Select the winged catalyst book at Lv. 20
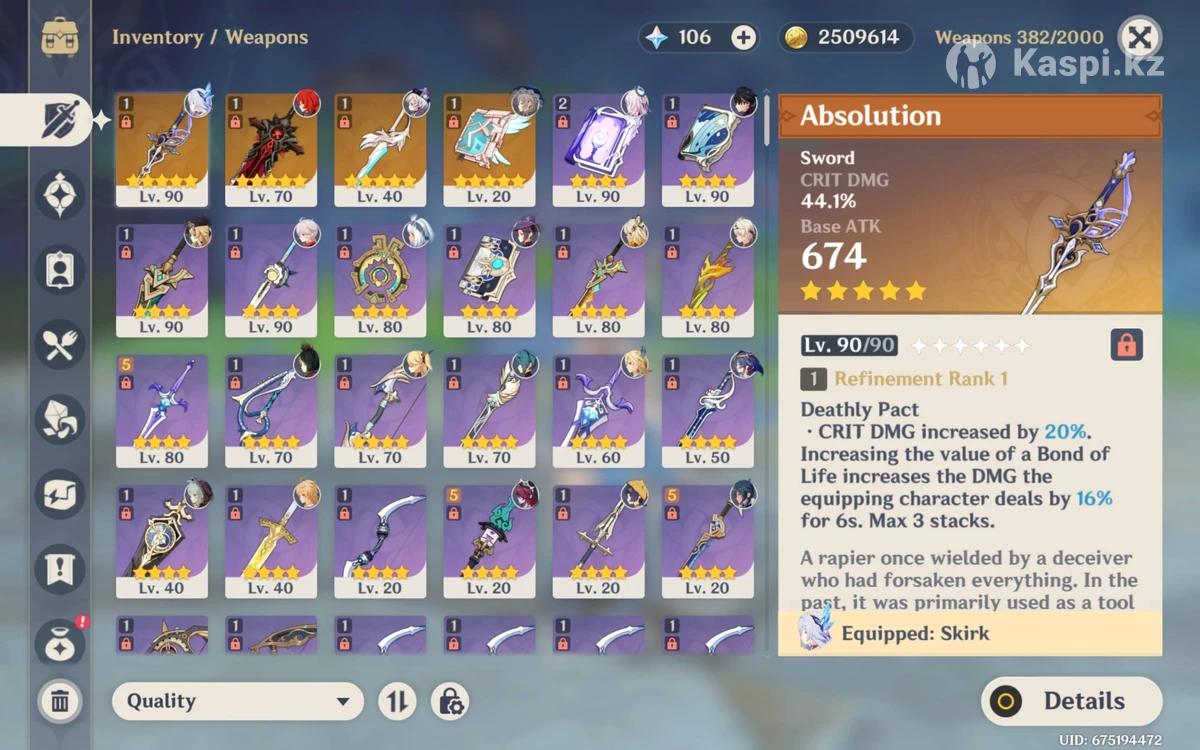The height and width of the screenshot is (750, 1200). [x=489, y=148]
